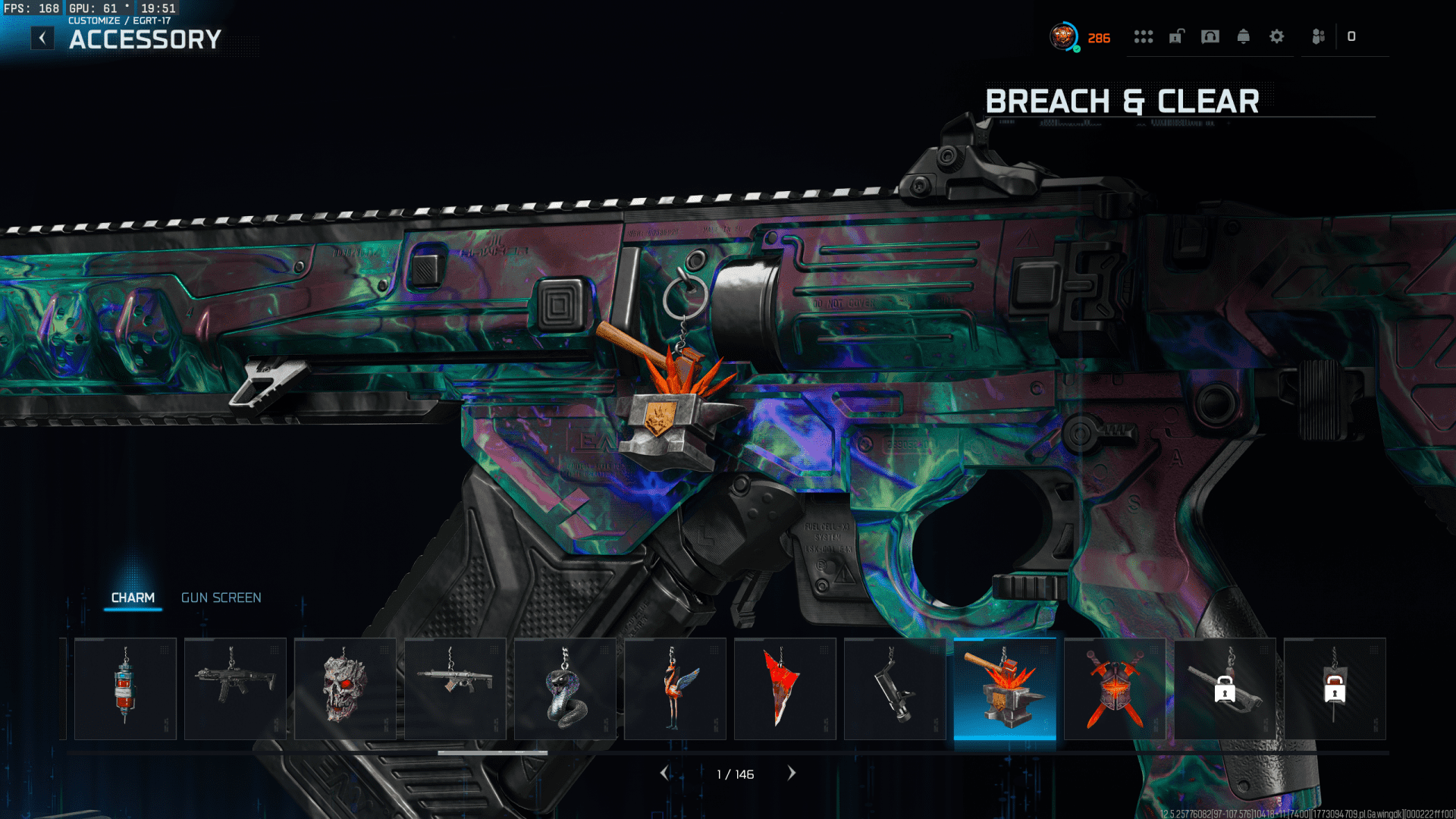Go to the previous charm page

pyautogui.click(x=664, y=773)
